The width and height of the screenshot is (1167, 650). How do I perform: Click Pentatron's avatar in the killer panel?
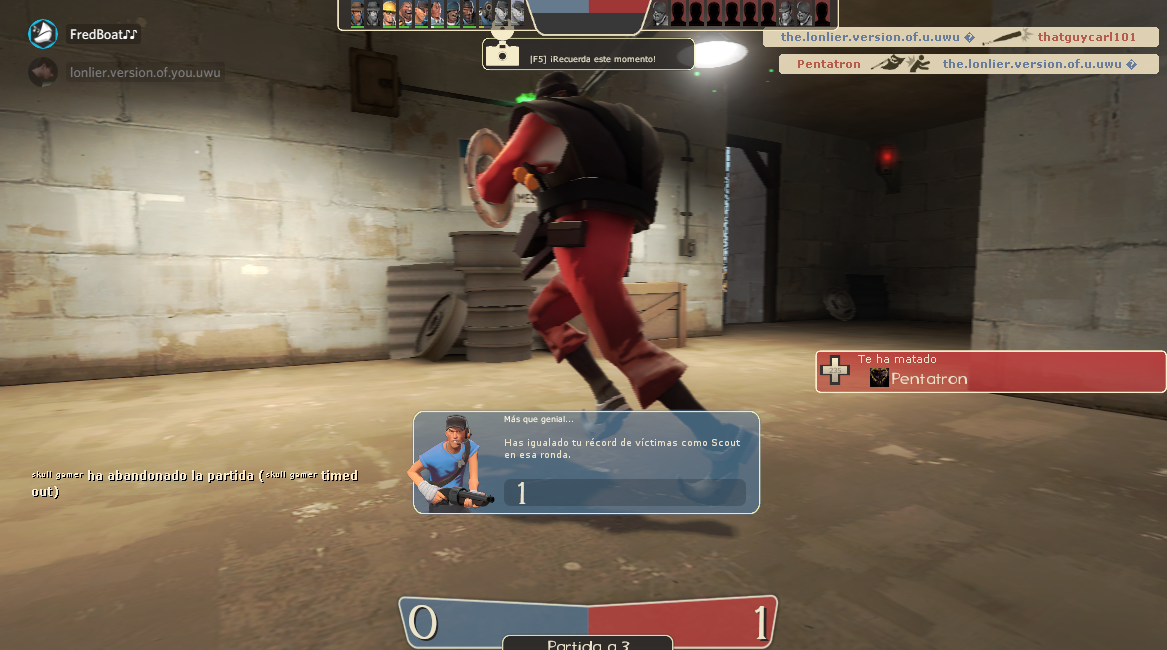point(879,378)
